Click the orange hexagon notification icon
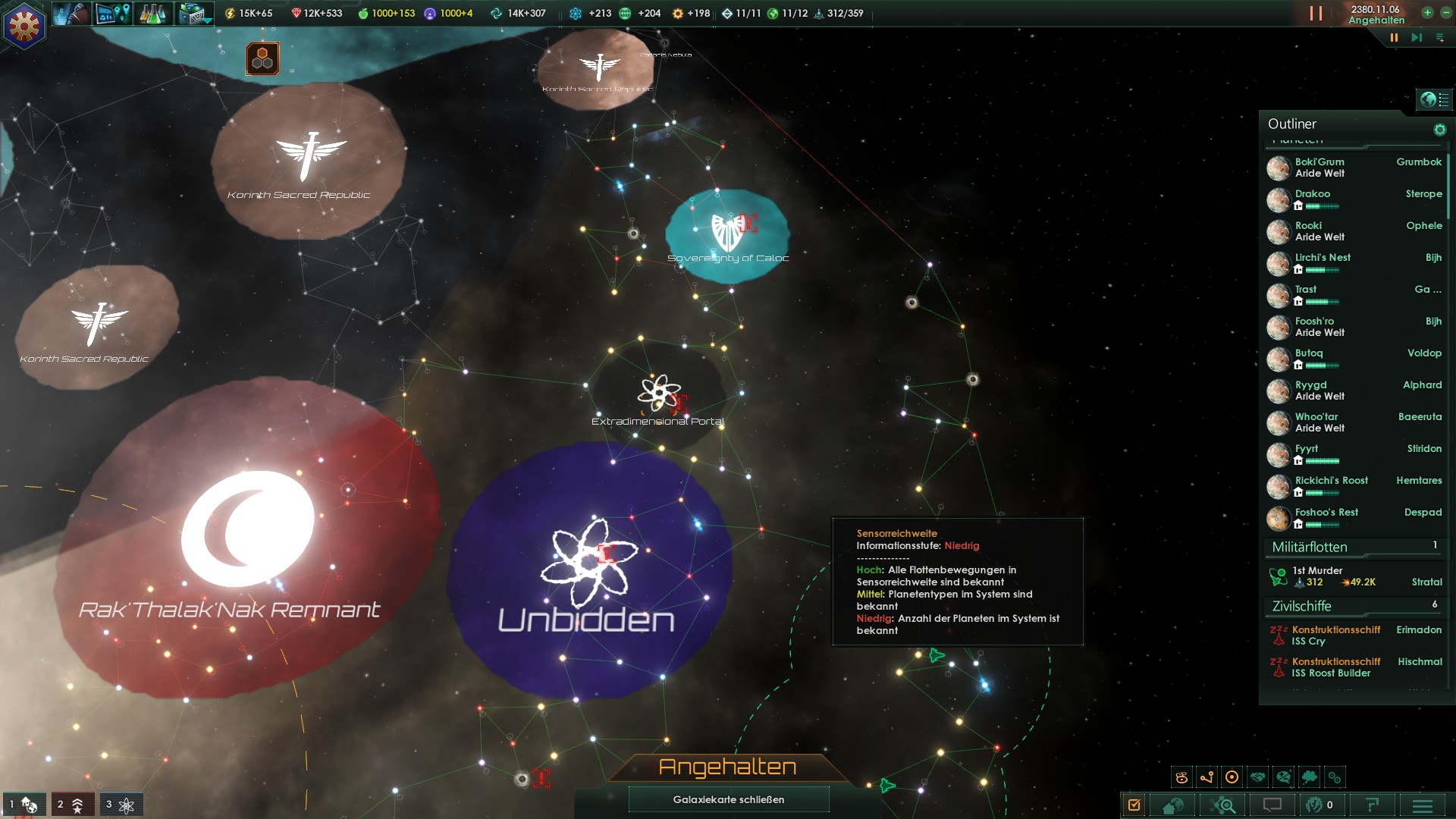 (x=262, y=58)
